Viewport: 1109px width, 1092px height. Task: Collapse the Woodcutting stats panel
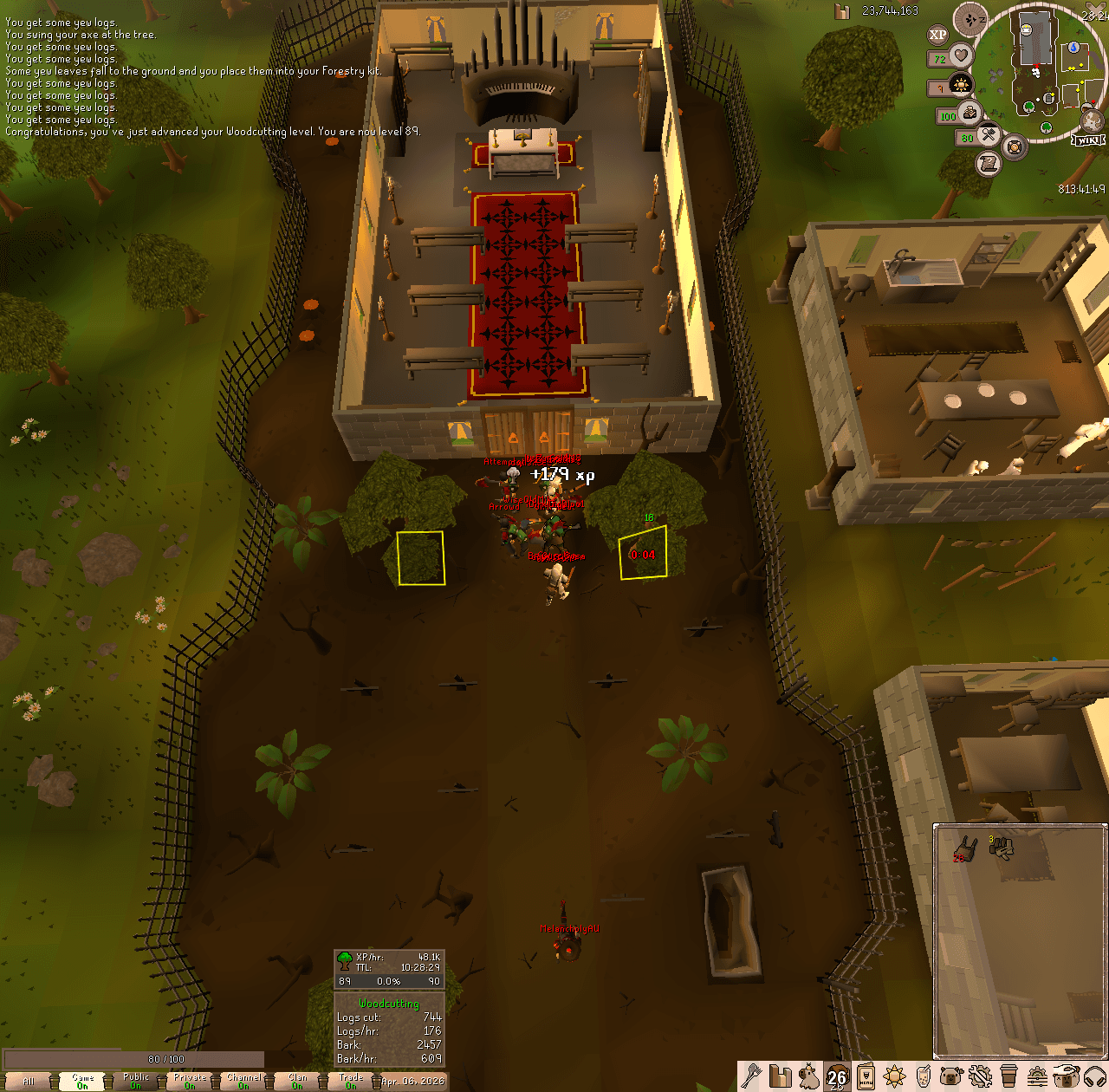[389, 1004]
